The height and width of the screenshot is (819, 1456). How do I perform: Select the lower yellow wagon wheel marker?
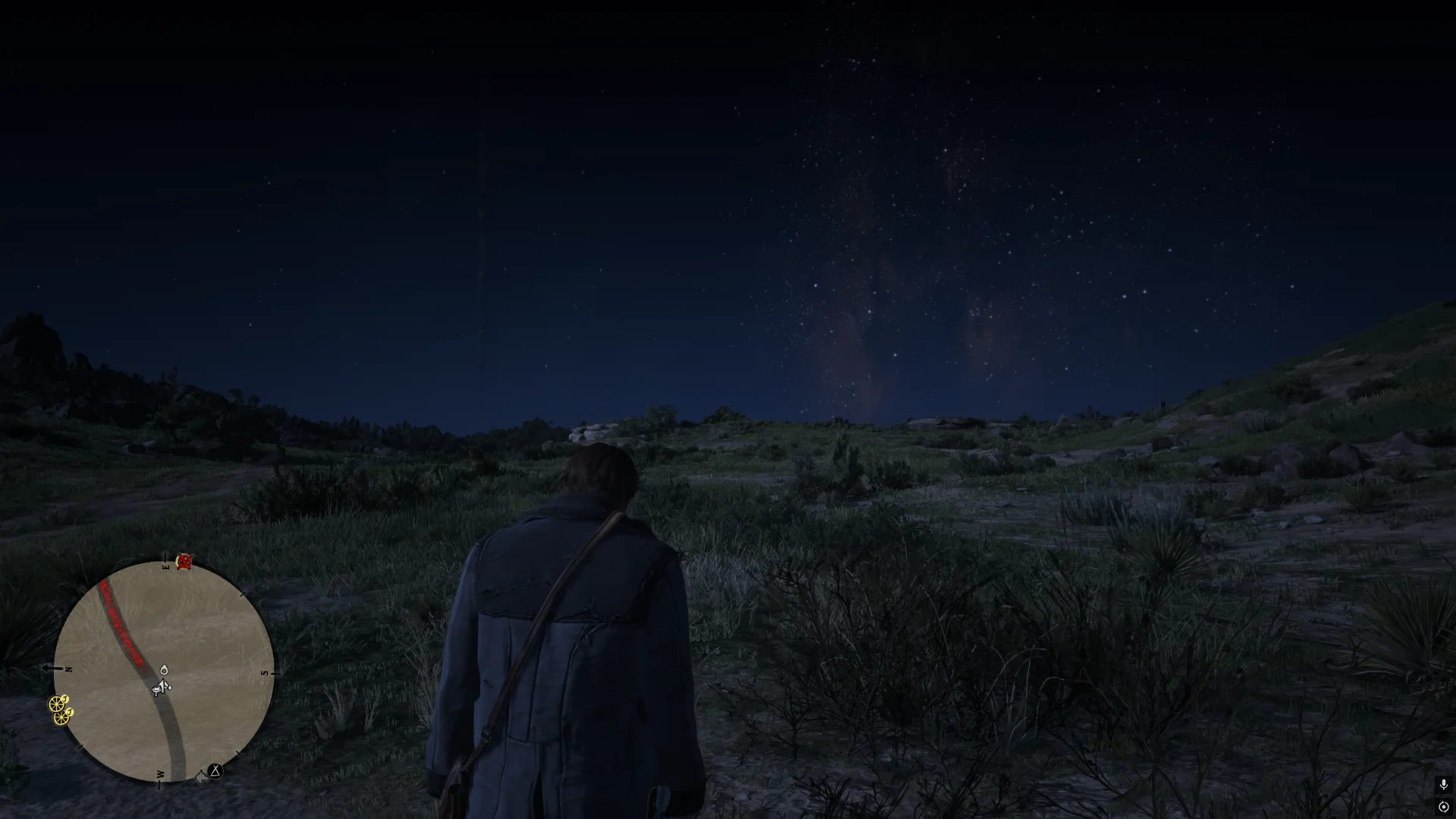click(x=62, y=716)
